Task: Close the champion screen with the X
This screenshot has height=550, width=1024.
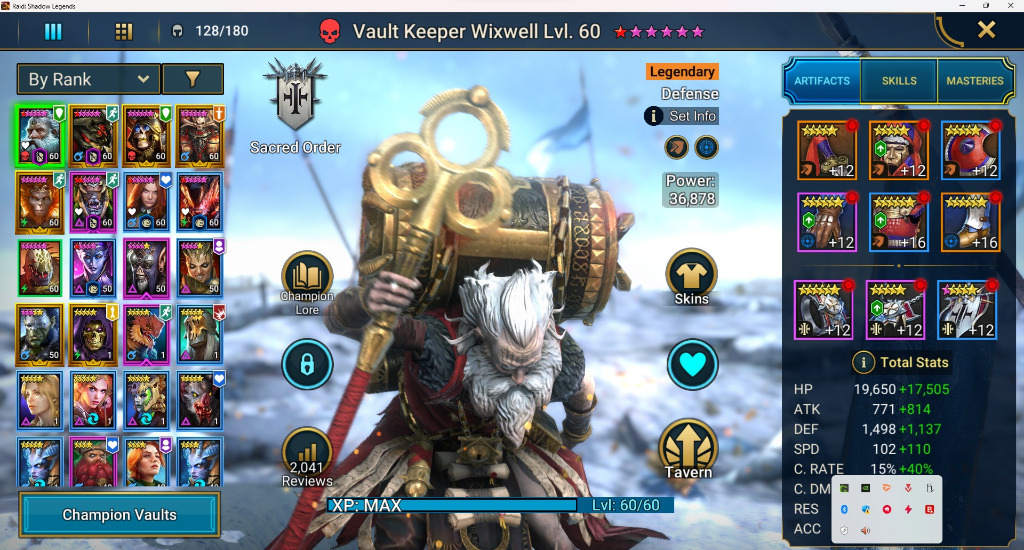Action: pyautogui.click(x=986, y=30)
